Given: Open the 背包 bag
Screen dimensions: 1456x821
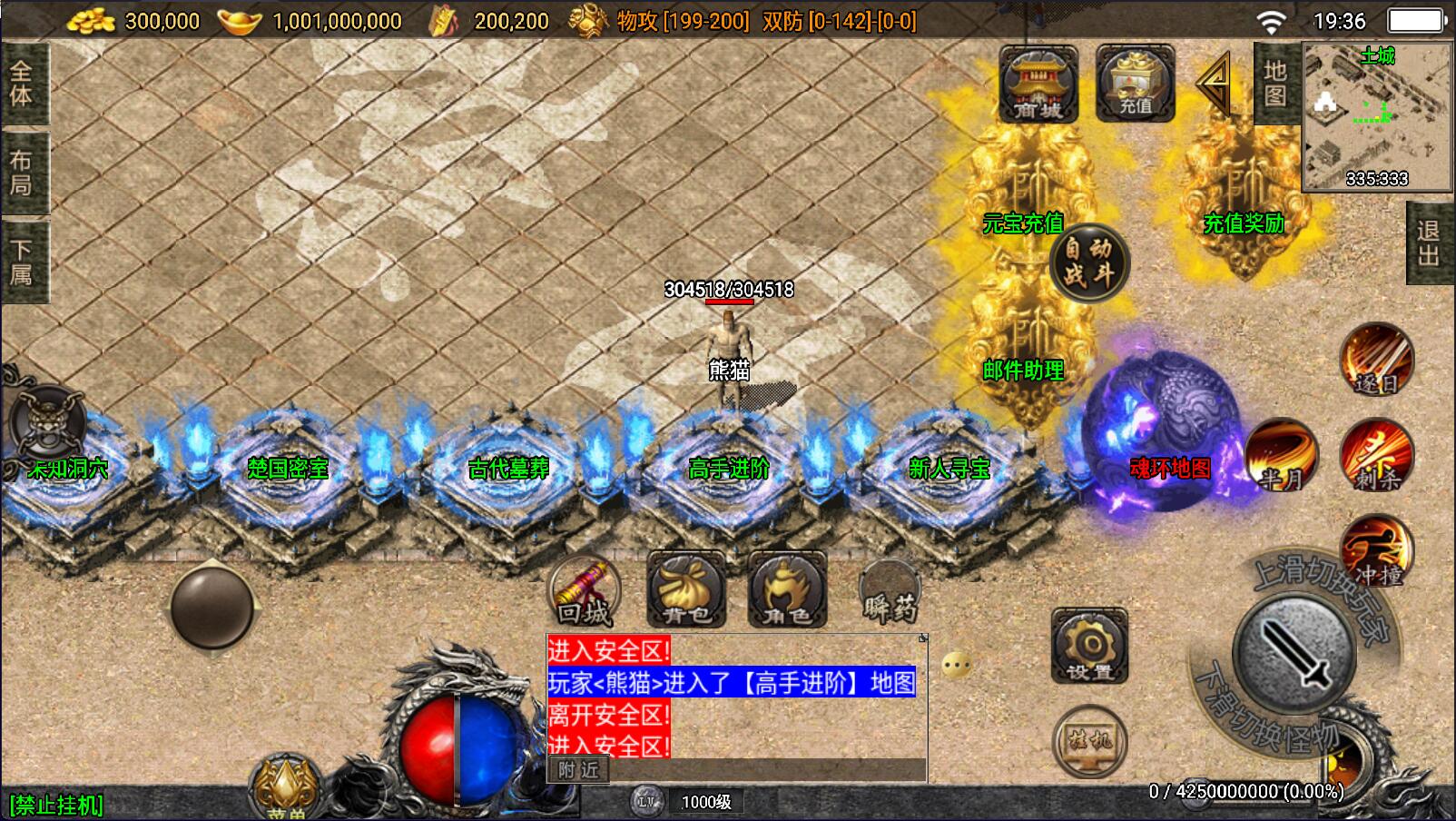Looking at the screenshot, I should click(x=686, y=591).
